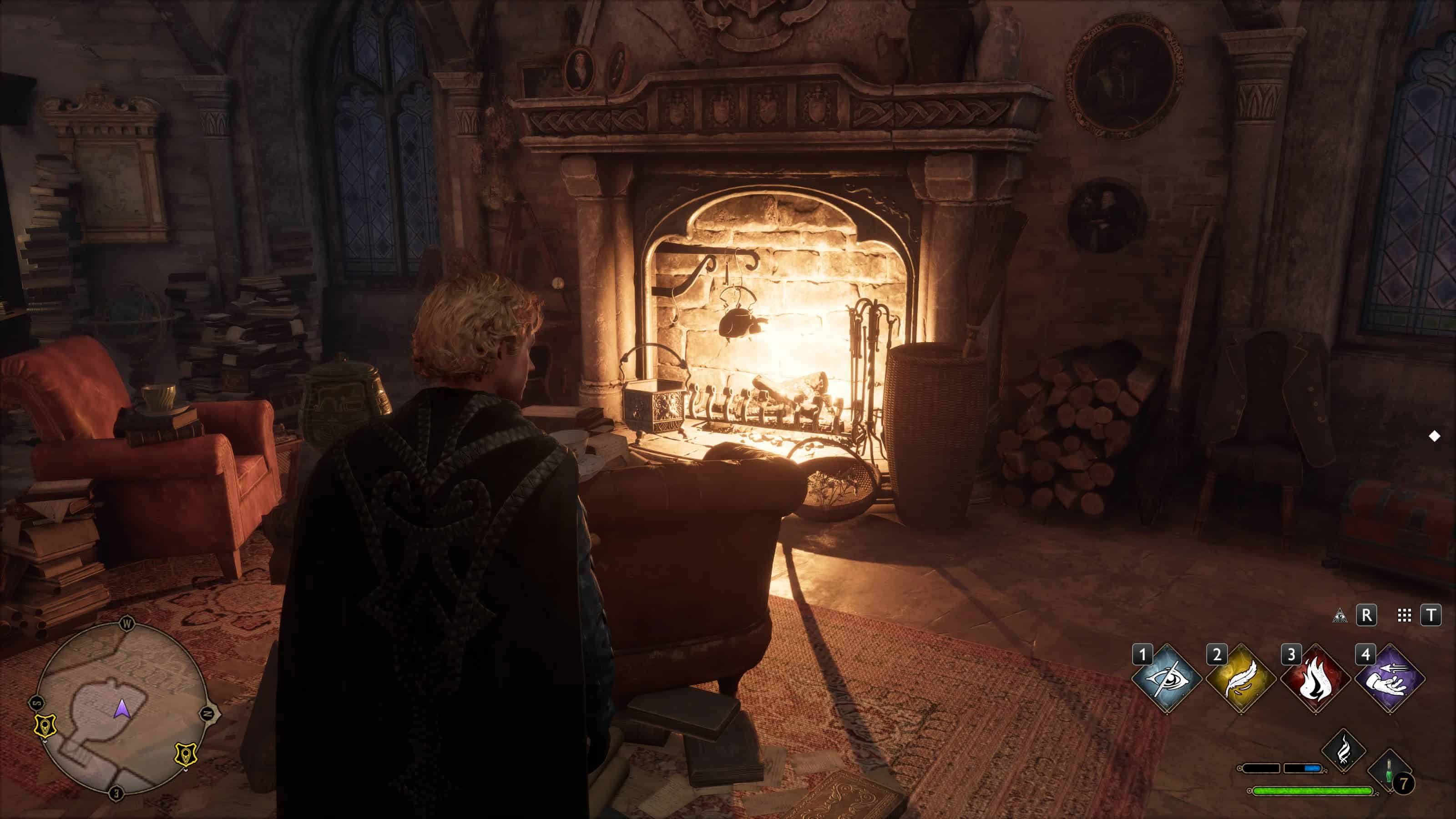Use the purple Accio summoning hand spell
Viewport: 1456px width, 819px height.
tap(1390, 677)
